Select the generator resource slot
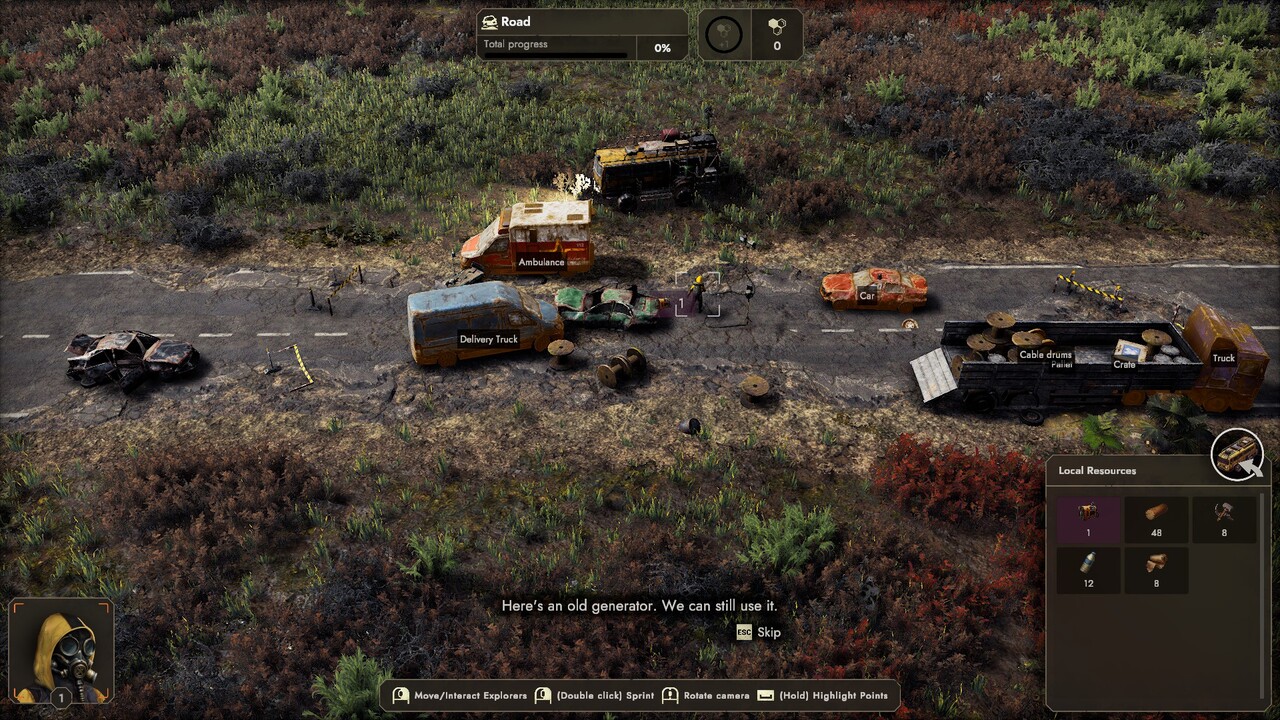Viewport: 1280px width, 720px height. [x=1088, y=520]
